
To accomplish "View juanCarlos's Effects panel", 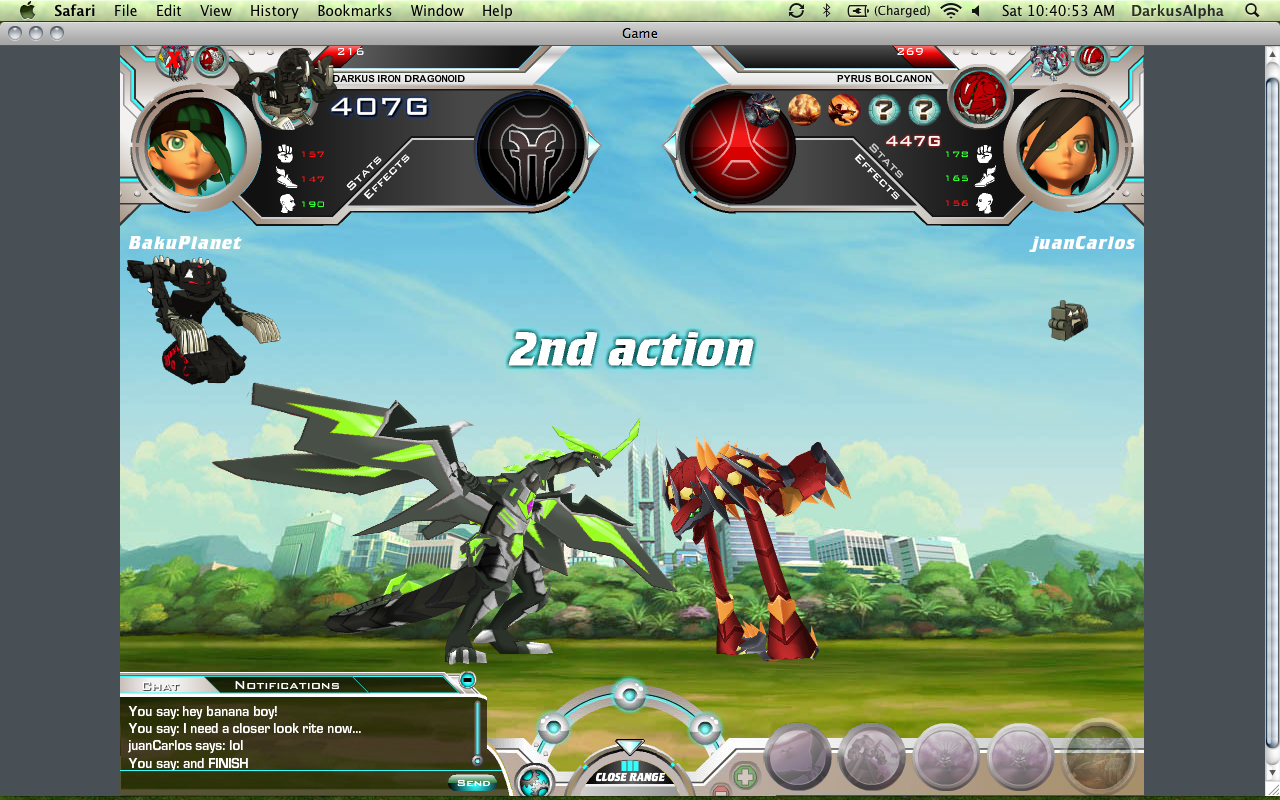I will pos(877,178).
